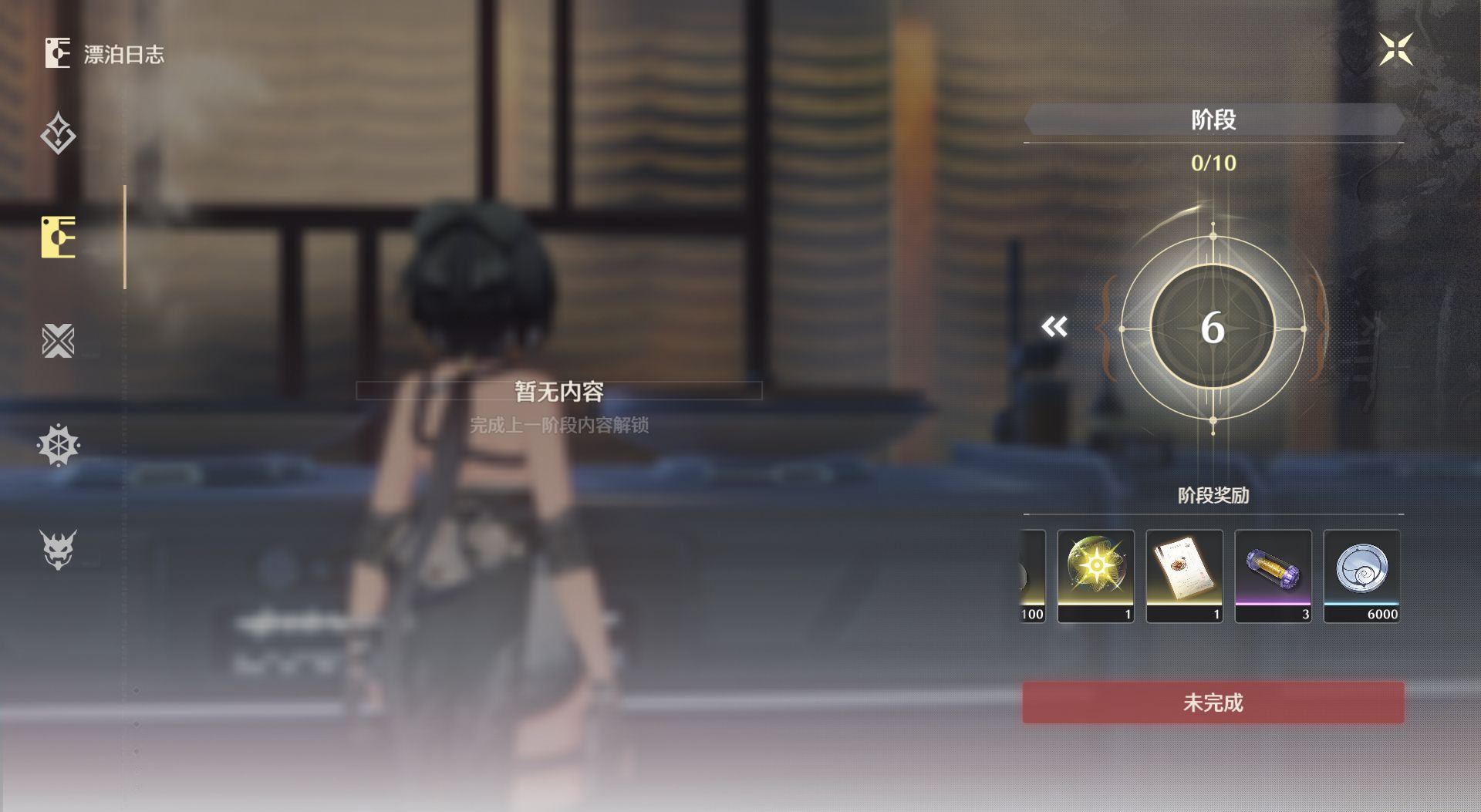1481x812 pixels.
Task: Close the drifting log screen
Action: tap(1395, 50)
